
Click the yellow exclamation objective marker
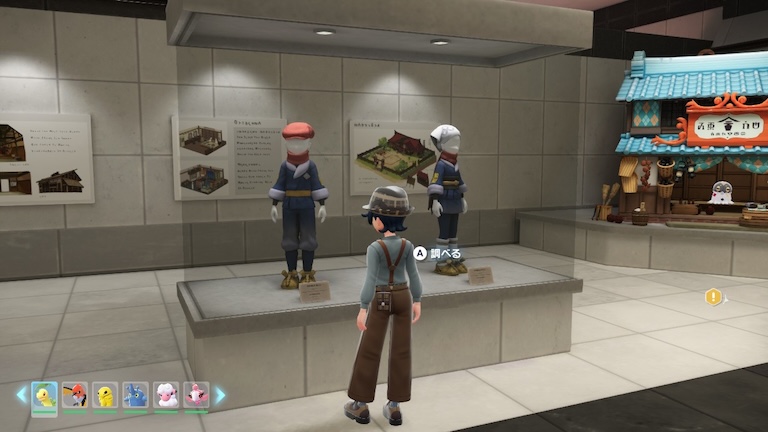click(713, 296)
